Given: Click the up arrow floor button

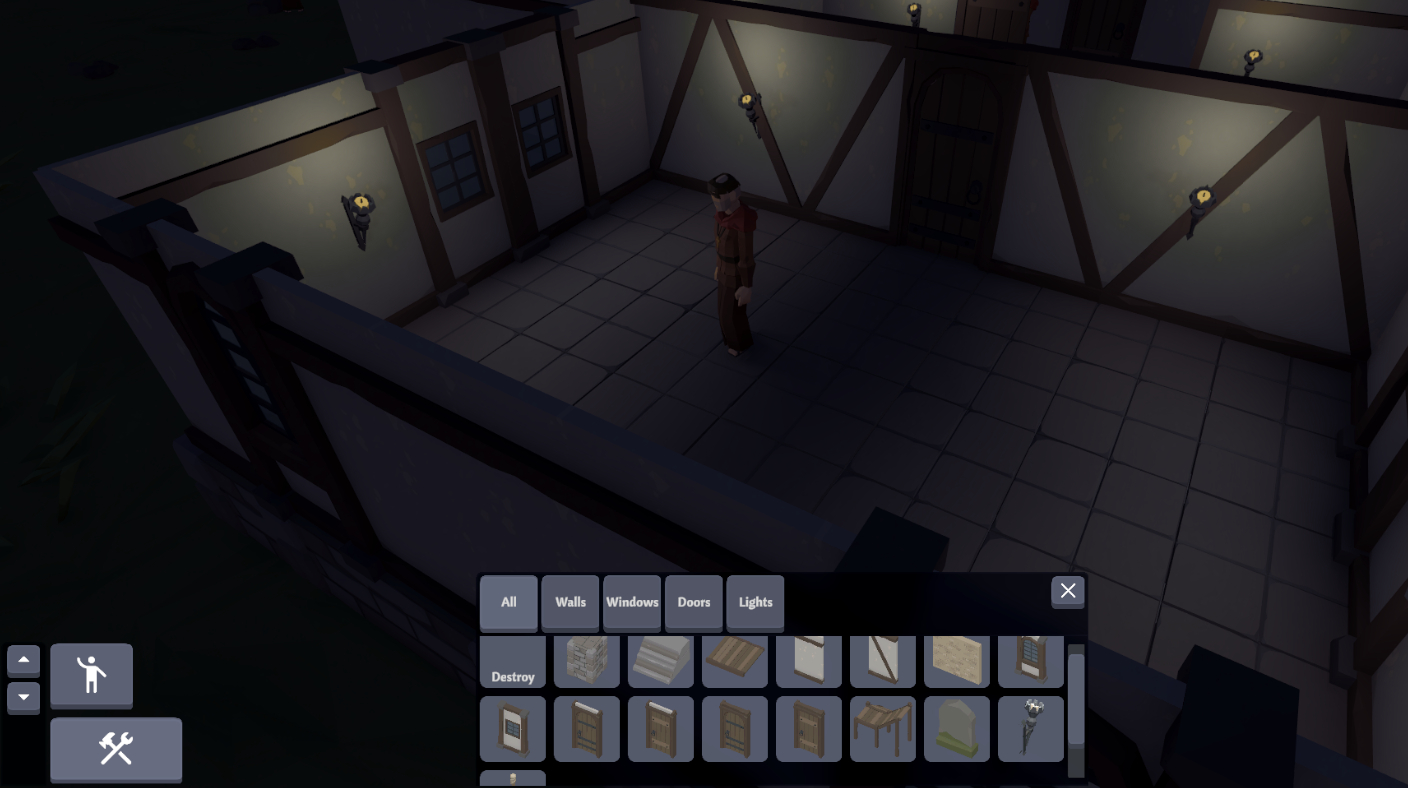Looking at the screenshot, I should (24, 661).
